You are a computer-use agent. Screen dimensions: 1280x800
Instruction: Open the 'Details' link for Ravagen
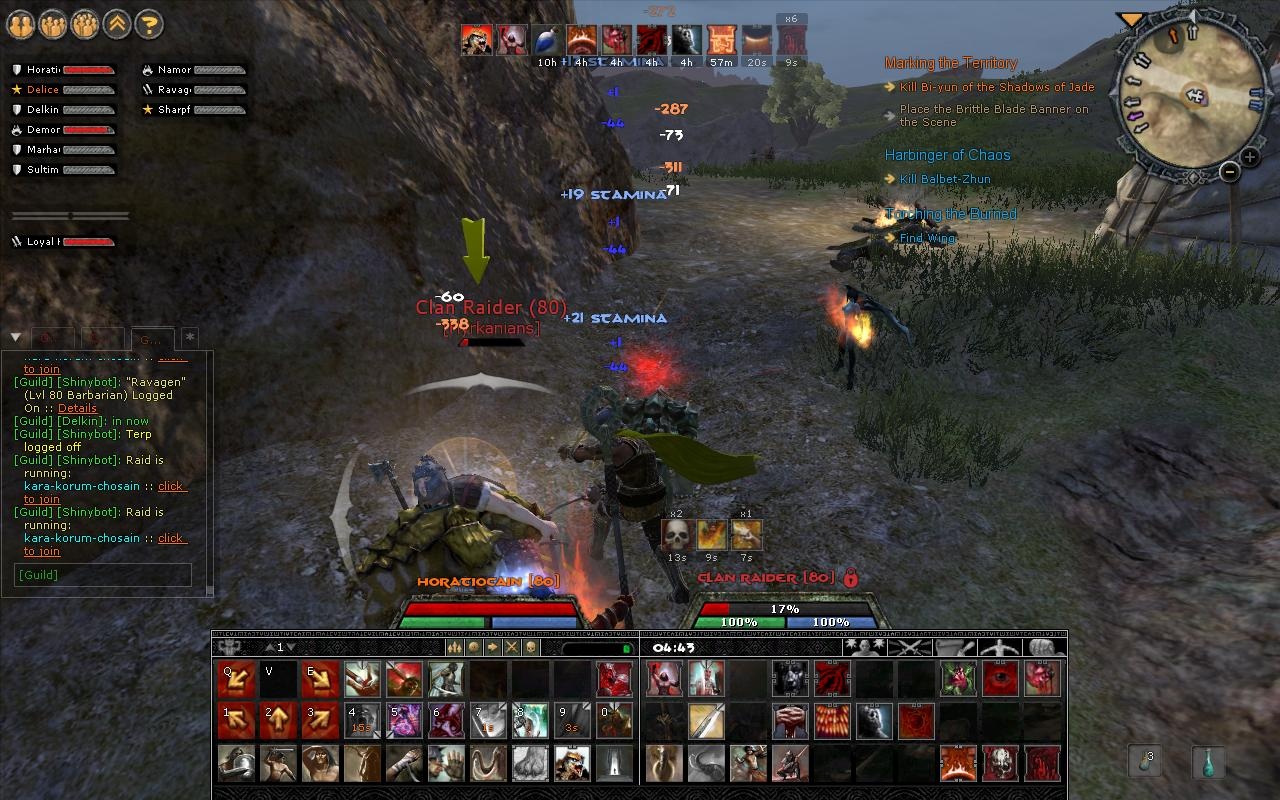click(77, 408)
